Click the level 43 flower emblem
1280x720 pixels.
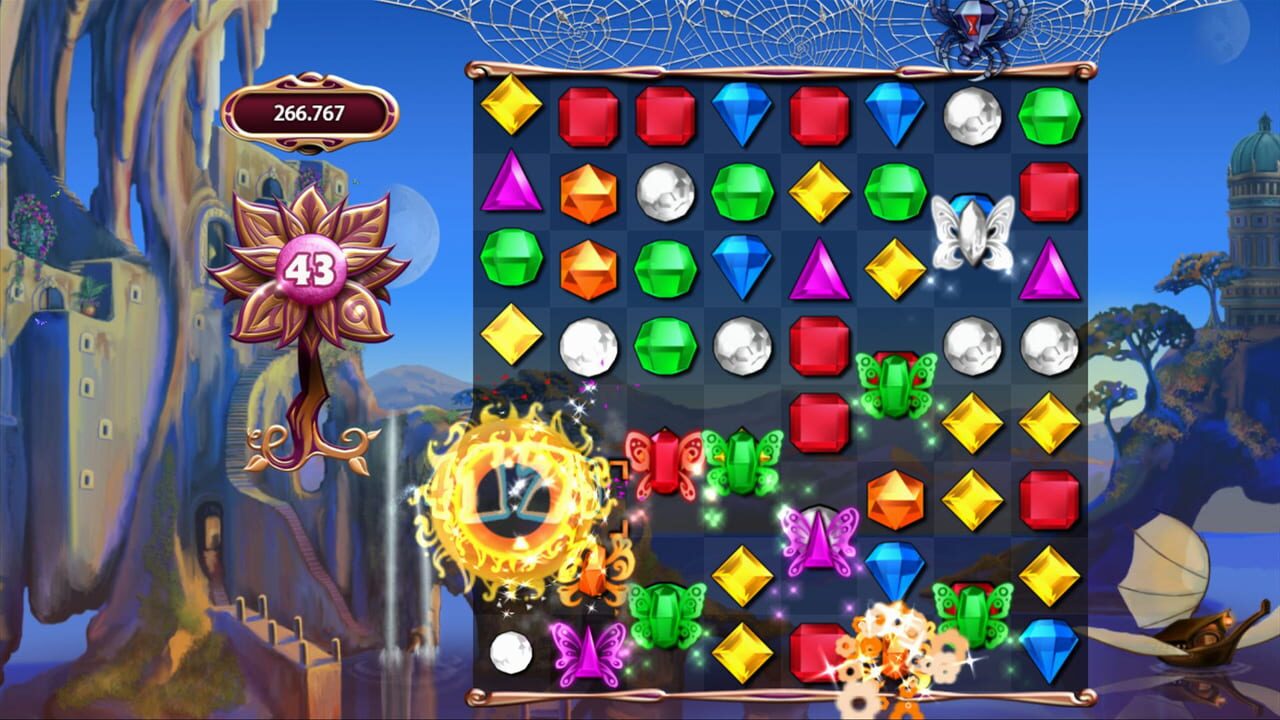point(311,268)
